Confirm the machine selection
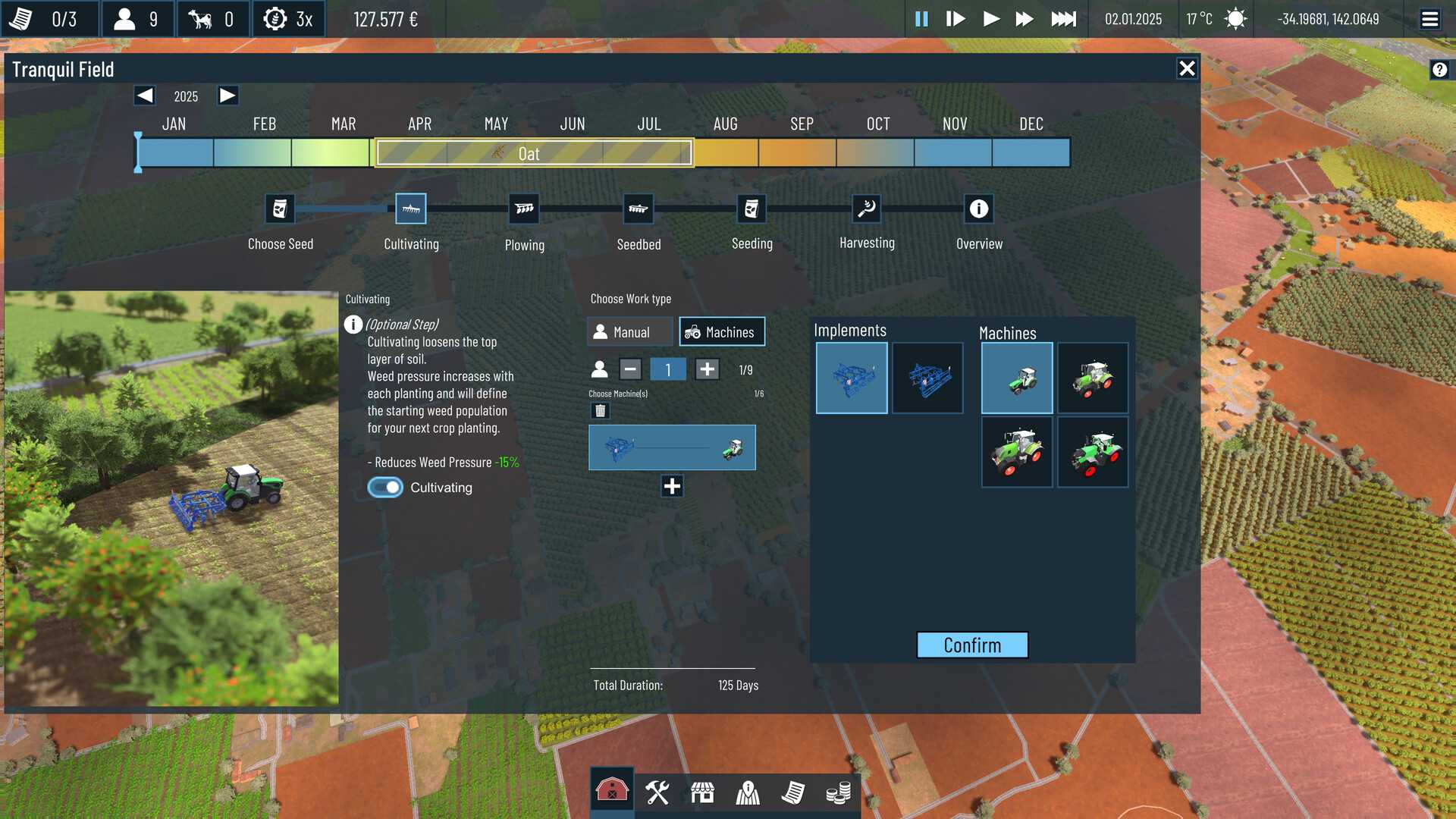This screenshot has width=1456, height=819. coord(972,645)
